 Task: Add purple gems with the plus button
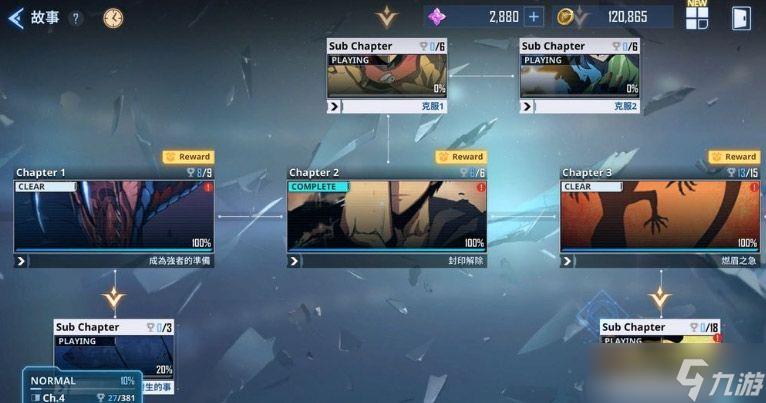tap(534, 16)
